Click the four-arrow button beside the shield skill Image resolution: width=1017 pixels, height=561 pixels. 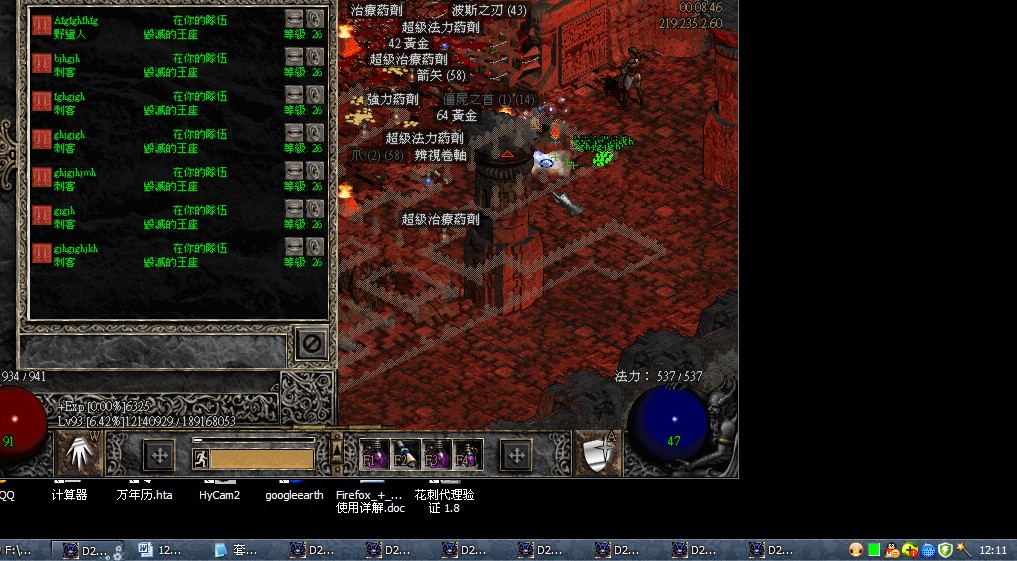[516, 456]
